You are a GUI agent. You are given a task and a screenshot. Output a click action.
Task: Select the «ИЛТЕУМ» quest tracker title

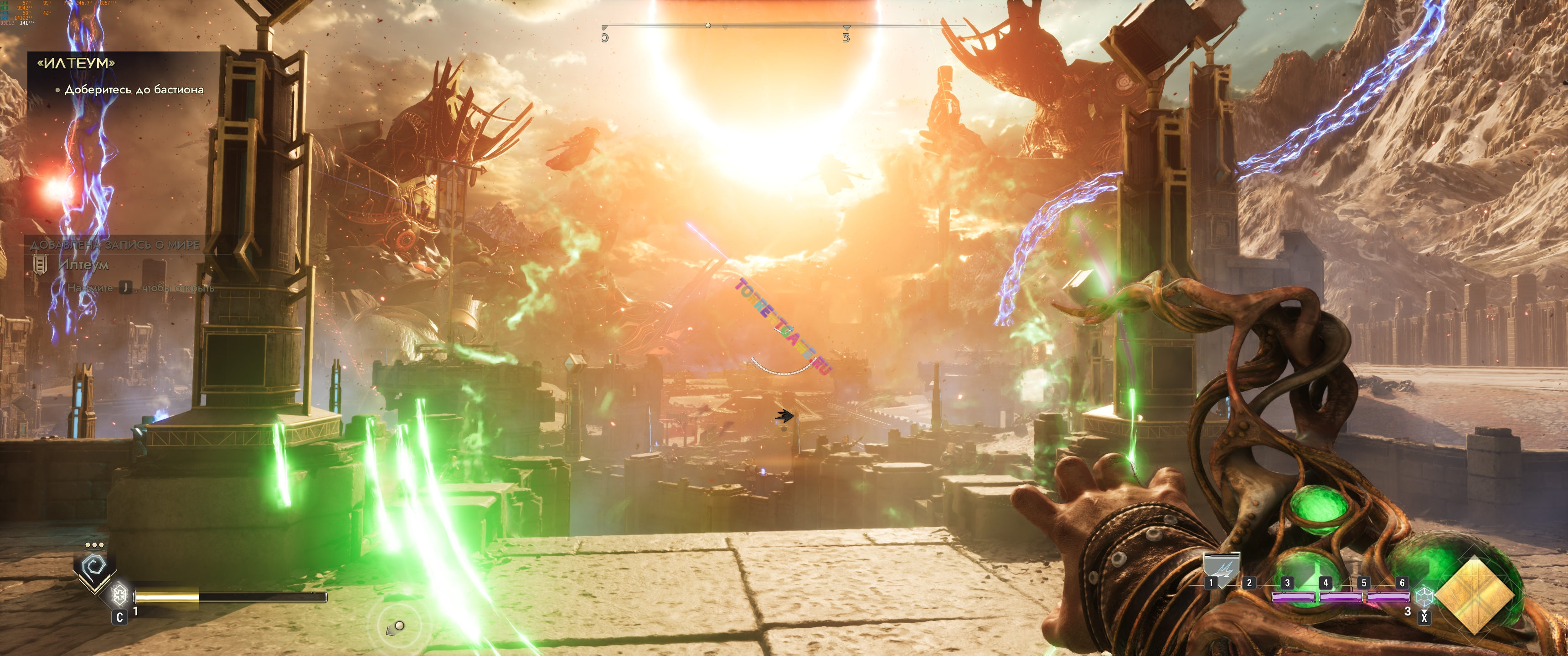click(76, 63)
